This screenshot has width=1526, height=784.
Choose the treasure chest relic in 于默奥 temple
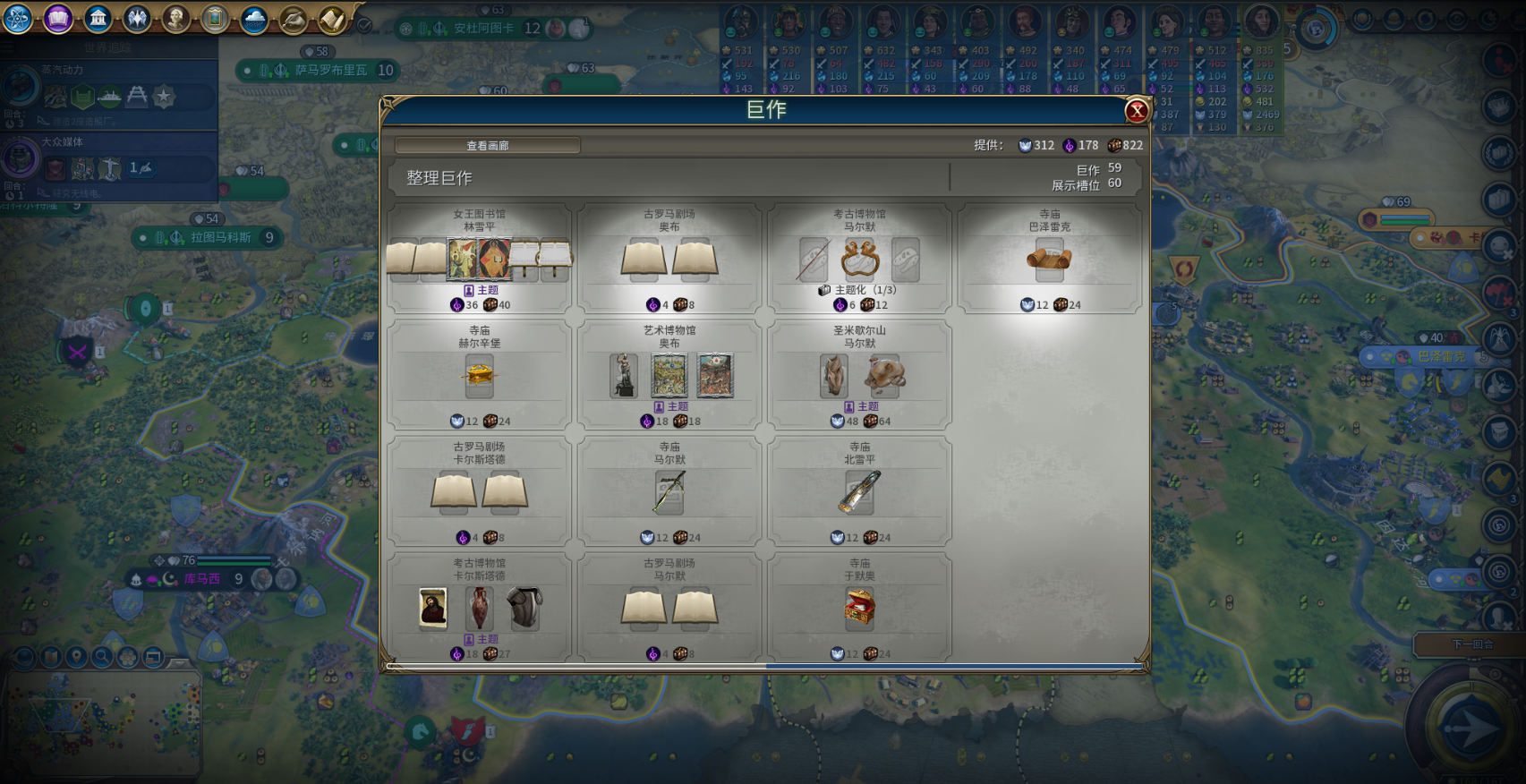(x=859, y=609)
